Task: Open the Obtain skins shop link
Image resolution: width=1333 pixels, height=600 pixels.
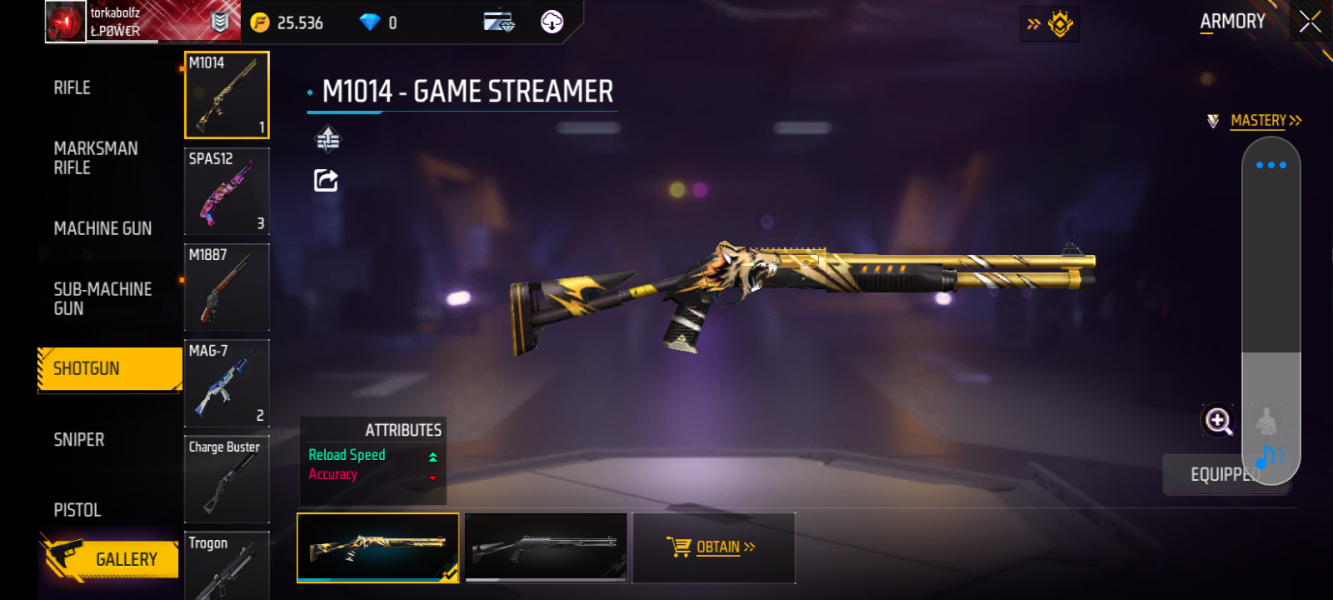Action: coord(713,547)
